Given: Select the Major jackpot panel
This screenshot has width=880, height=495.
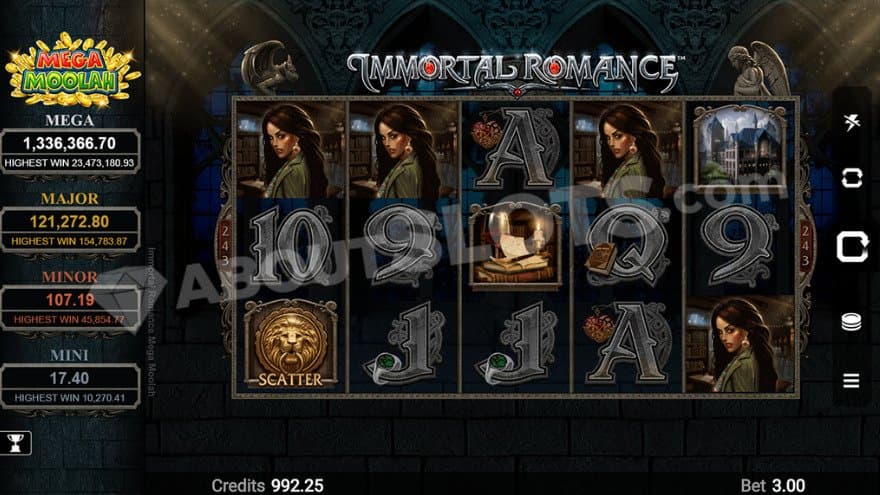Looking at the screenshot, I should coord(70,228).
